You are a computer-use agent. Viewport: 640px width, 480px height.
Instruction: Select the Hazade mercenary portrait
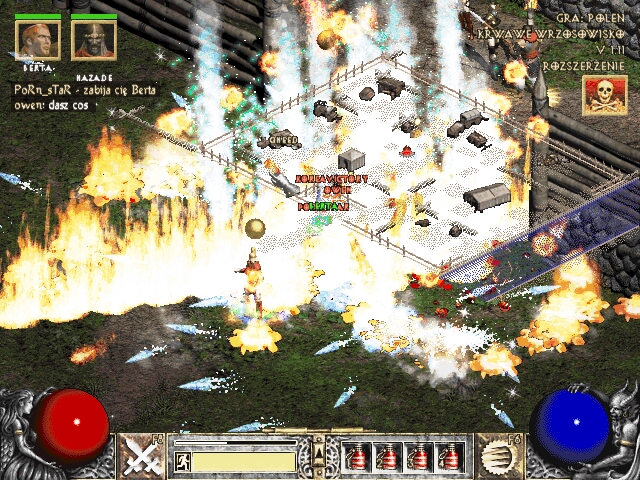pos(93,40)
